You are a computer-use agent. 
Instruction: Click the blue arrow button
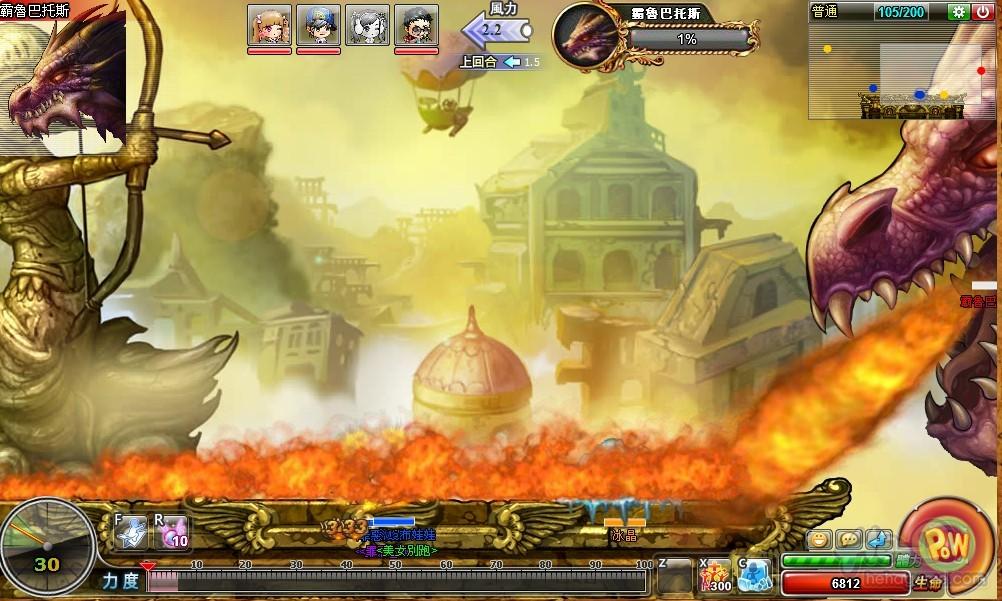coord(876,539)
